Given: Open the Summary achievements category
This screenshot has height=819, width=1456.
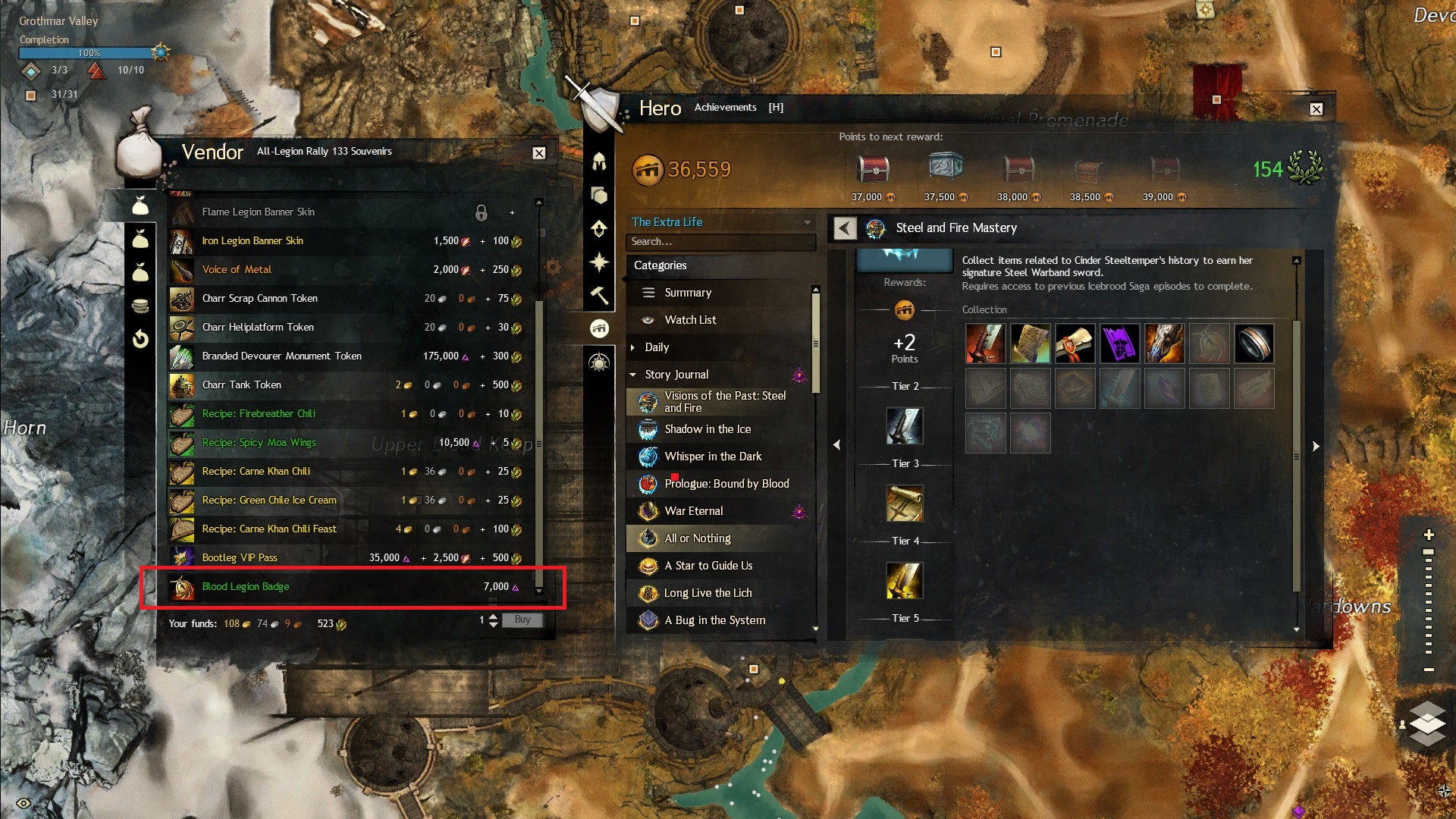Looking at the screenshot, I should pos(688,293).
